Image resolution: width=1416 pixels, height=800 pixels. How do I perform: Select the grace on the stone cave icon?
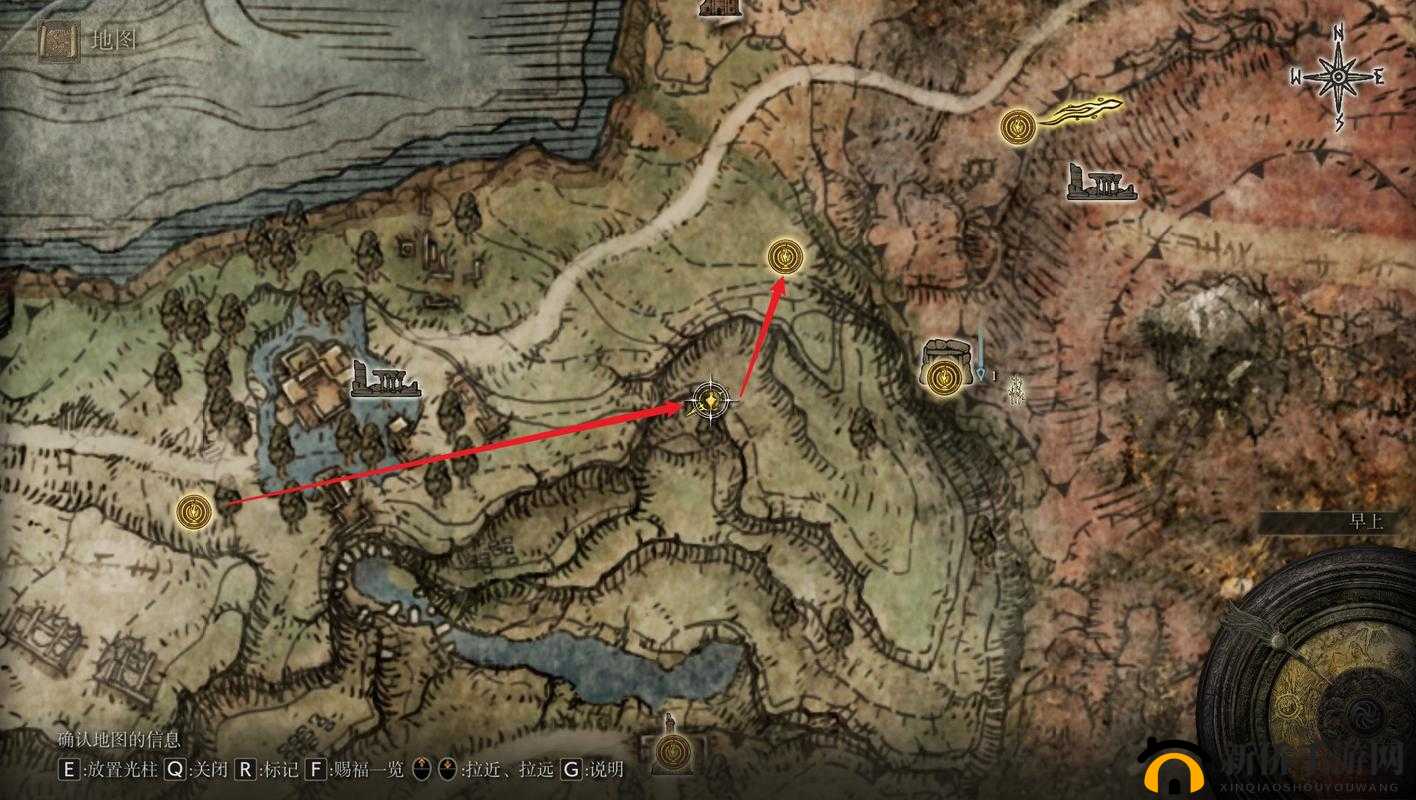(x=942, y=377)
